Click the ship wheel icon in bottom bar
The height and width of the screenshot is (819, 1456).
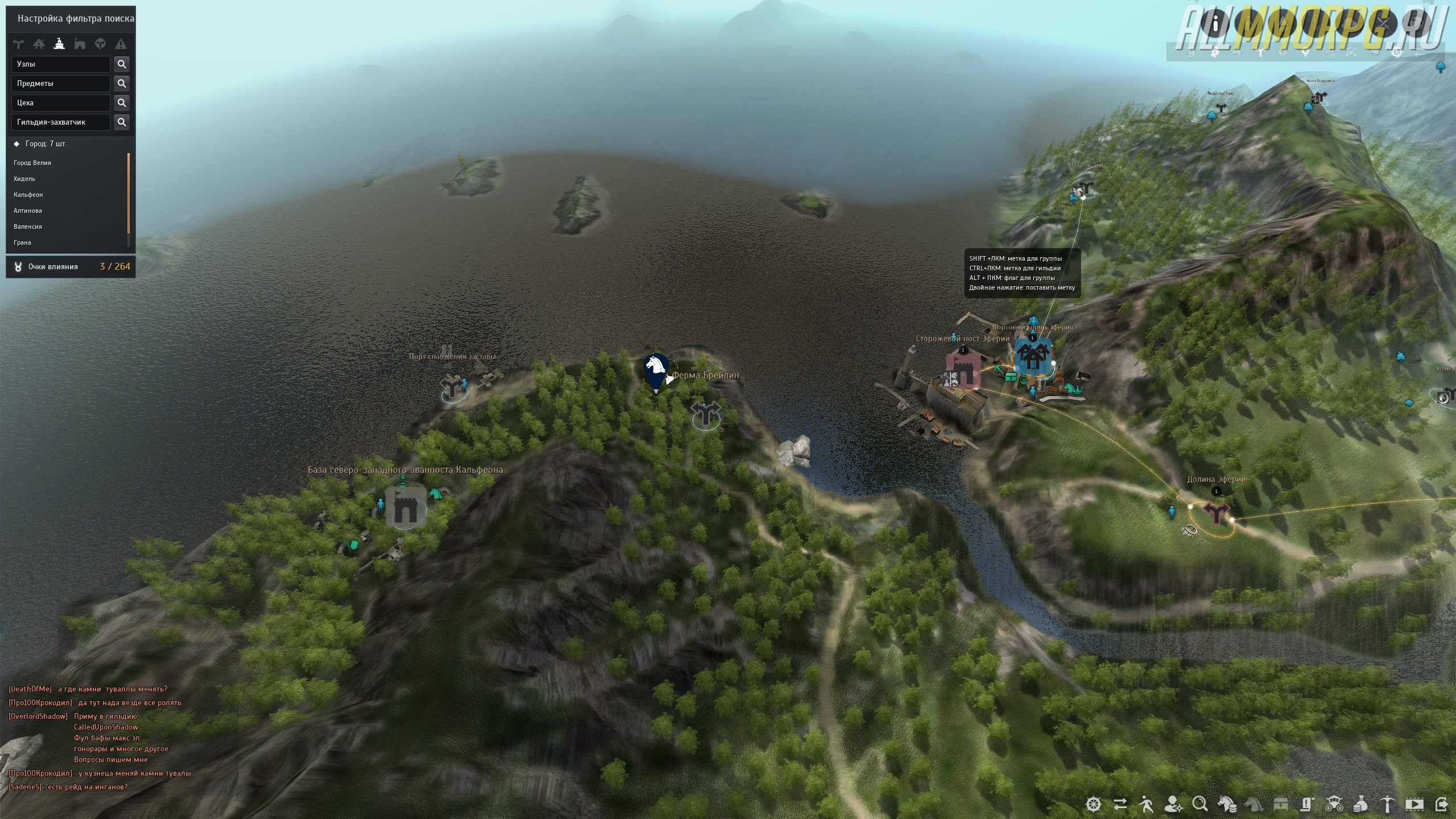click(x=1094, y=804)
